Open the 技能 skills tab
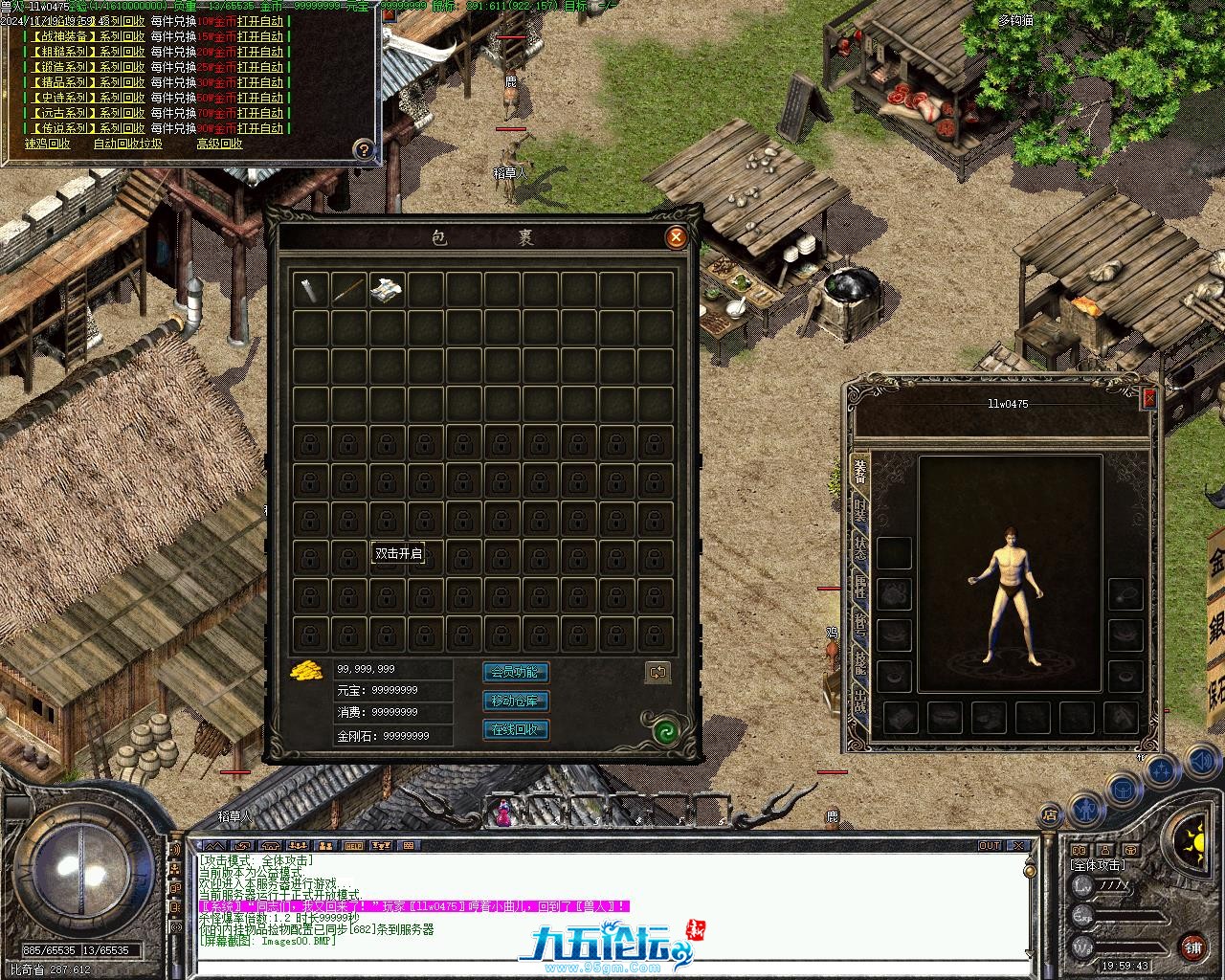Image resolution: width=1225 pixels, height=980 pixels. 860,662
